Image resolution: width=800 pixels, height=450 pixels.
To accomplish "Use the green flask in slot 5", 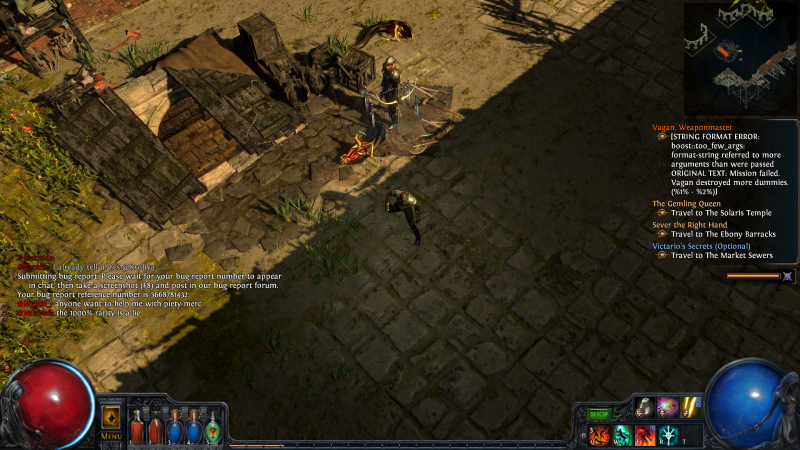I will click(212, 426).
